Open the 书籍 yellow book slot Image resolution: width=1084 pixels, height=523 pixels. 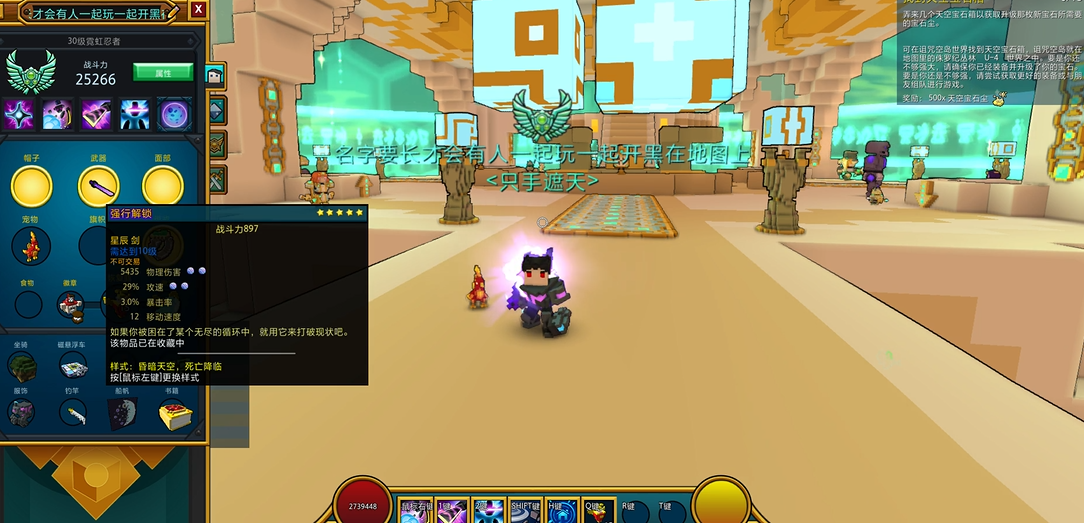175,413
